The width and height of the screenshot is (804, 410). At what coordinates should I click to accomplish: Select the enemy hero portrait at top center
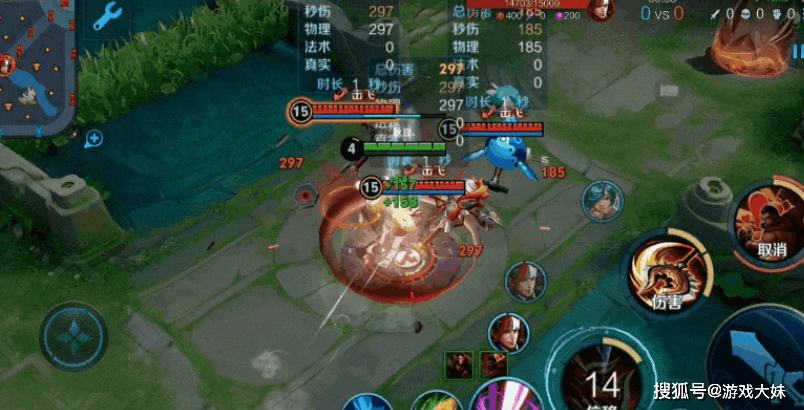tap(601, 11)
